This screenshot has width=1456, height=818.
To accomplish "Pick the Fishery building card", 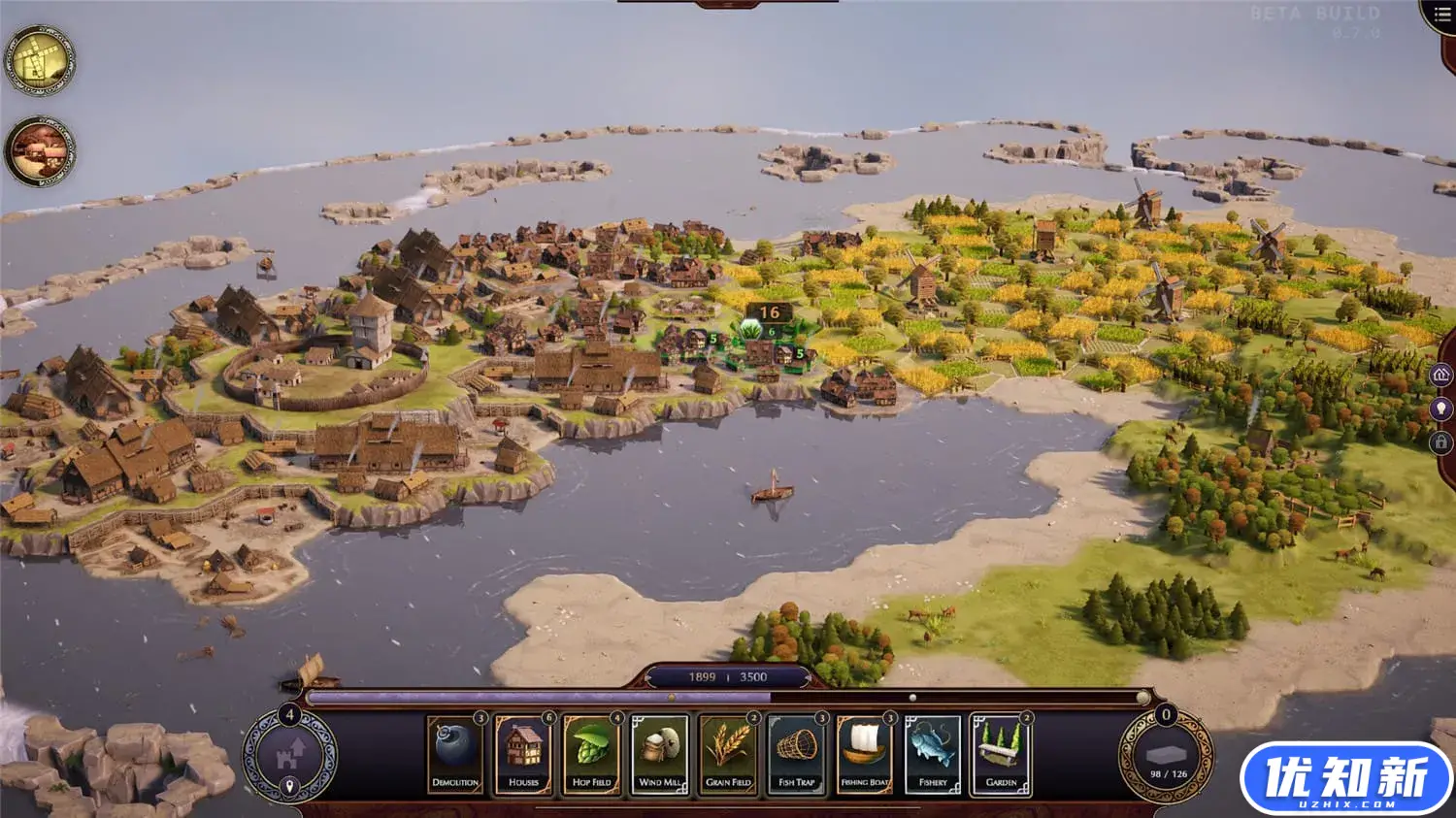I will pyautogui.click(x=932, y=752).
